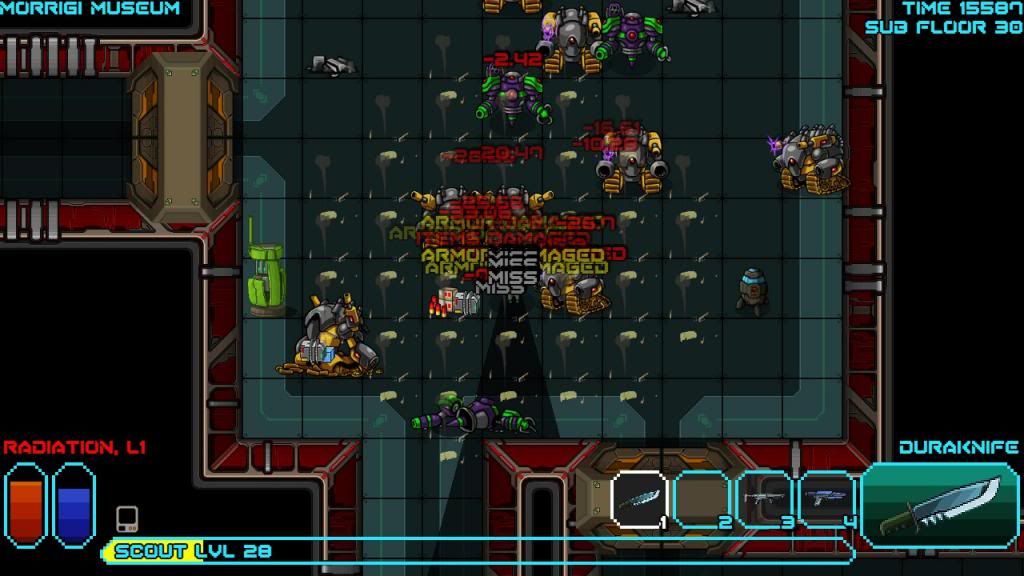Select the blue energy gun in slot 4
This screenshot has height=576, width=1024.
coord(828,498)
